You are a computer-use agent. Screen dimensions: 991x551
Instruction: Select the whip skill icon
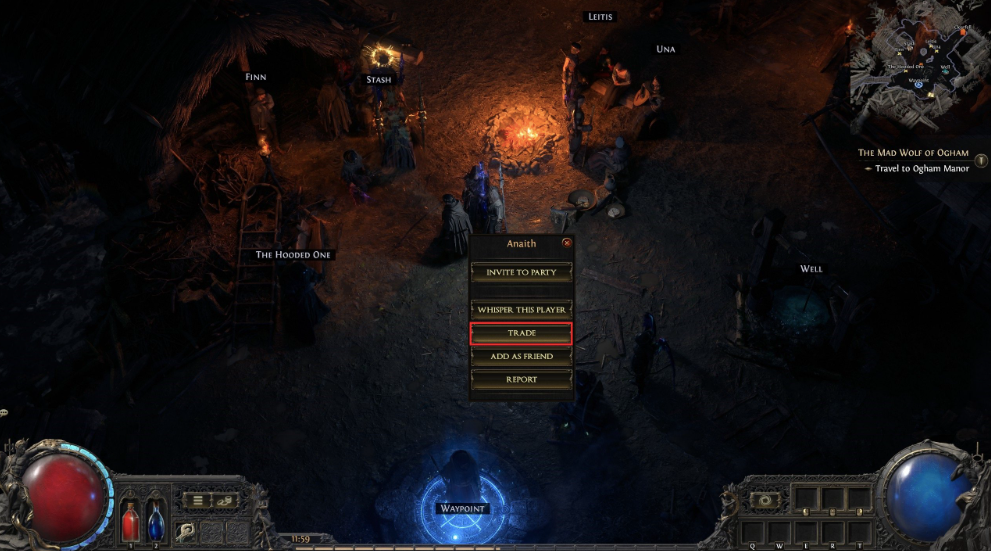[x=186, y=531]
